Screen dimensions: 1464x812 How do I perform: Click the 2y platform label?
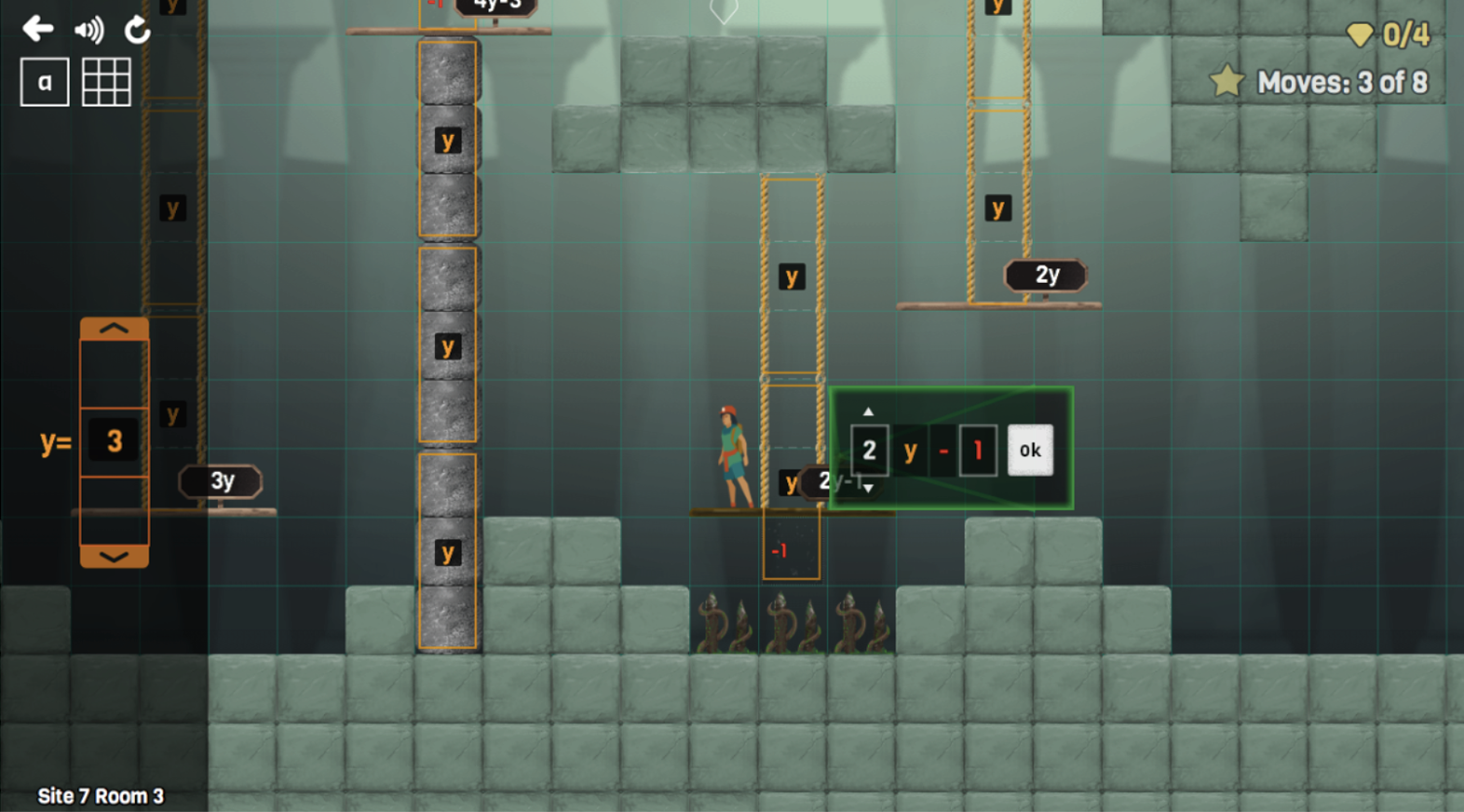pos(1046,275)
